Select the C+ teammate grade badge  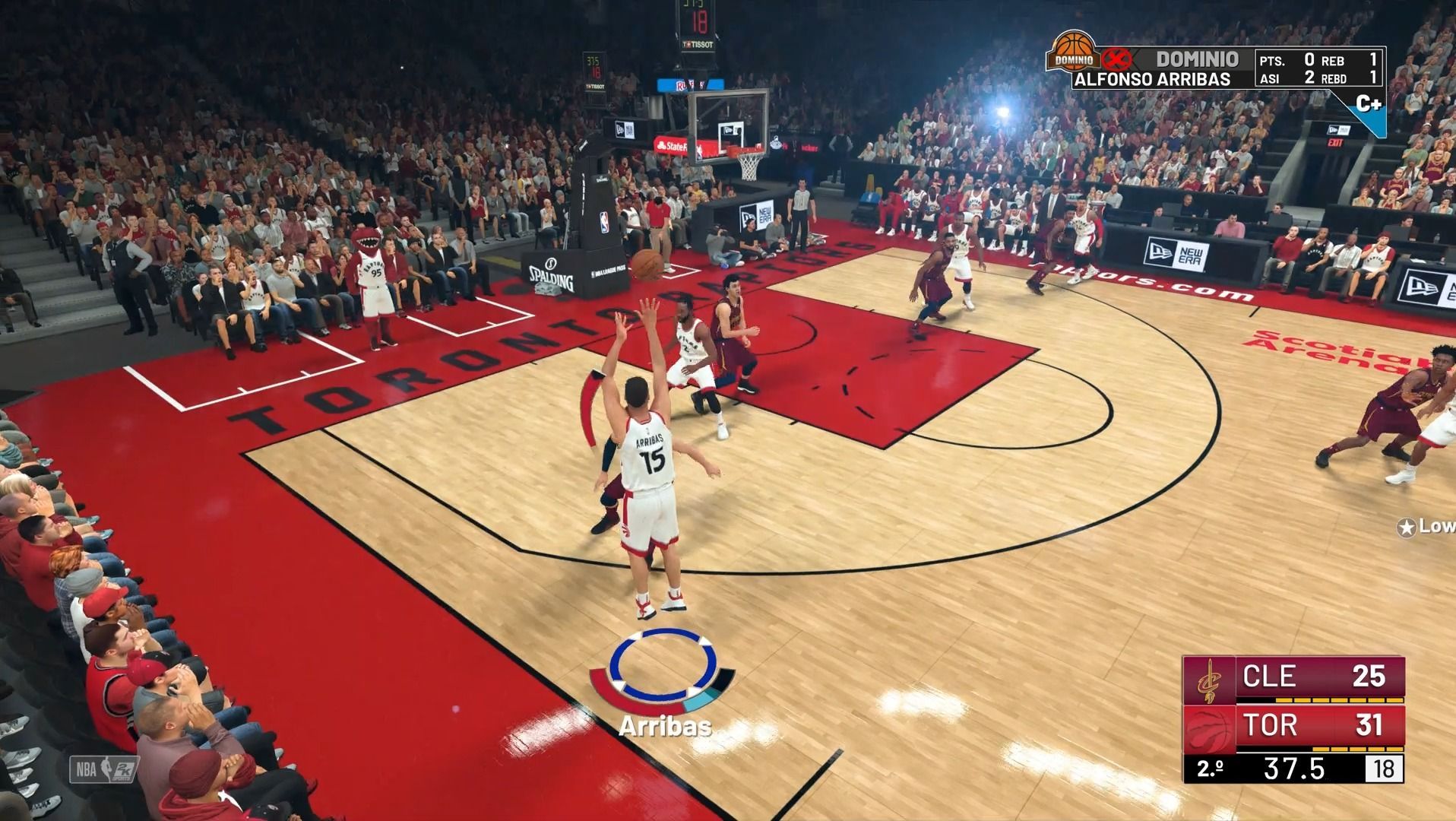tap(1368, 105)
